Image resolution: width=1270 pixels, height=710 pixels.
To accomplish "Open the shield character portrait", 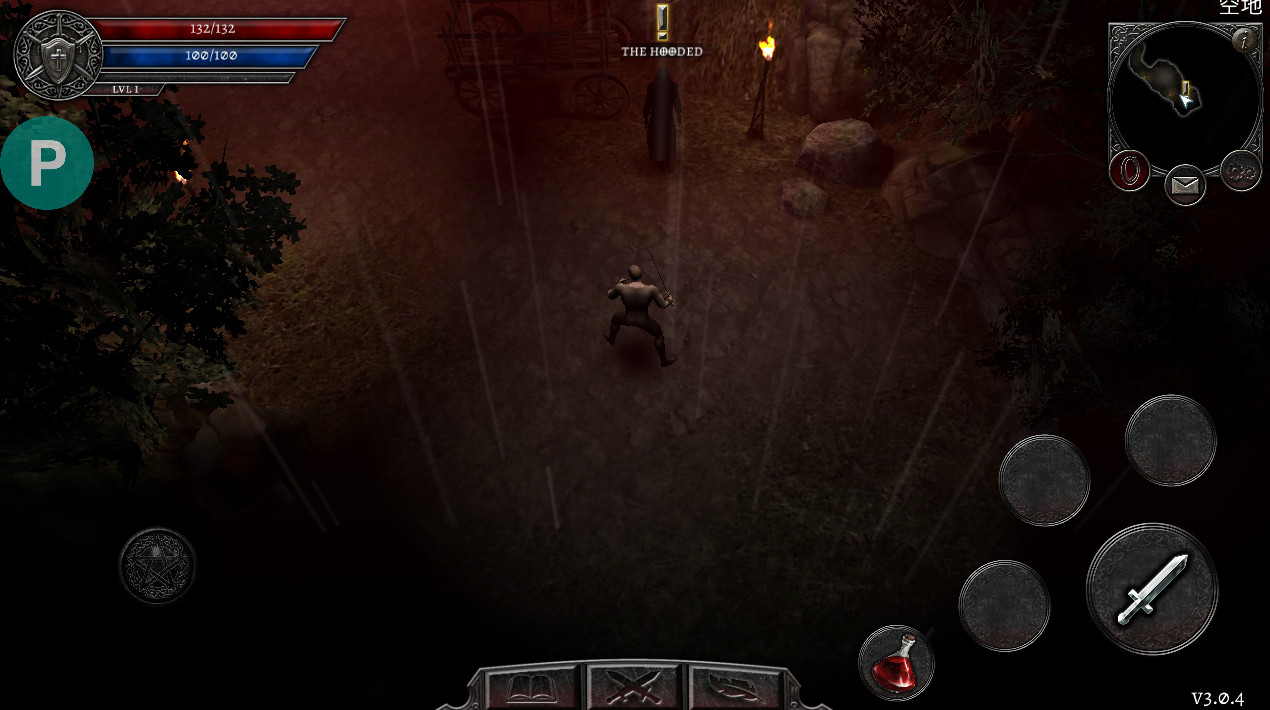I will [58, 55].
